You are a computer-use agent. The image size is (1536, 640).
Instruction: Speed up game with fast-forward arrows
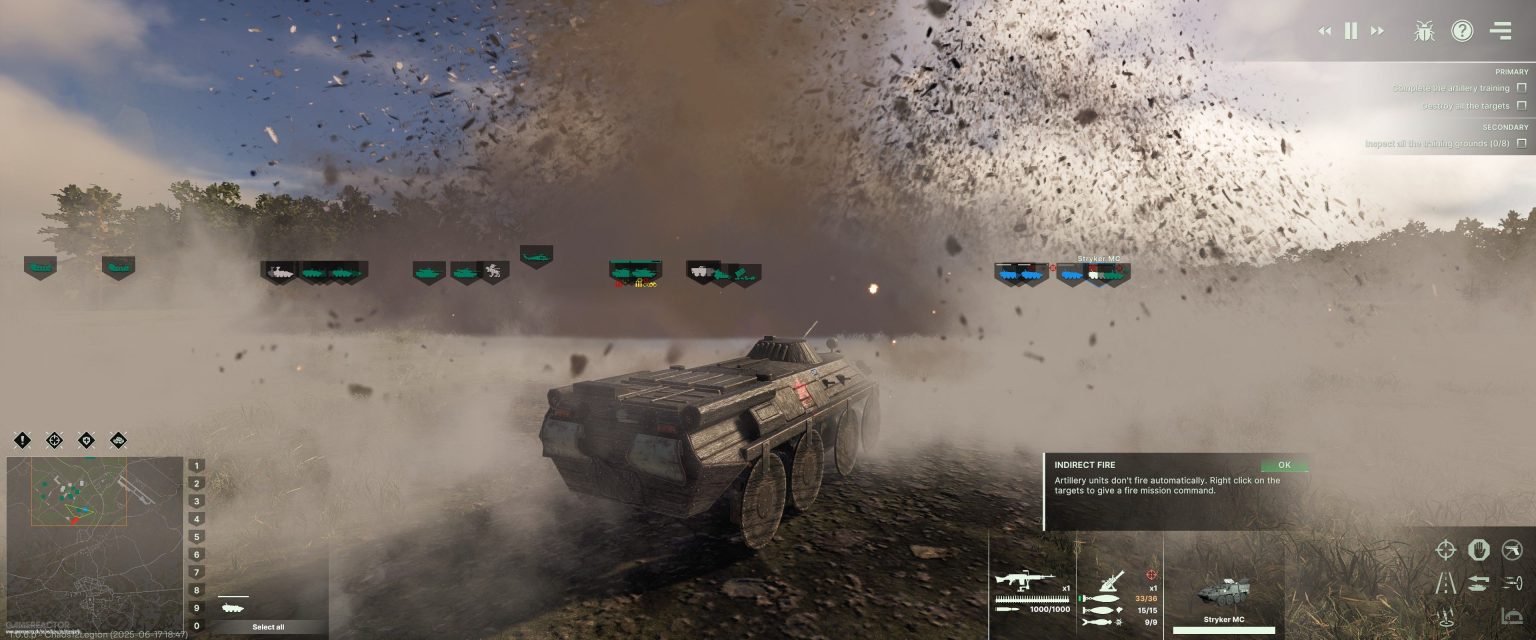[x=1377, y=31]
